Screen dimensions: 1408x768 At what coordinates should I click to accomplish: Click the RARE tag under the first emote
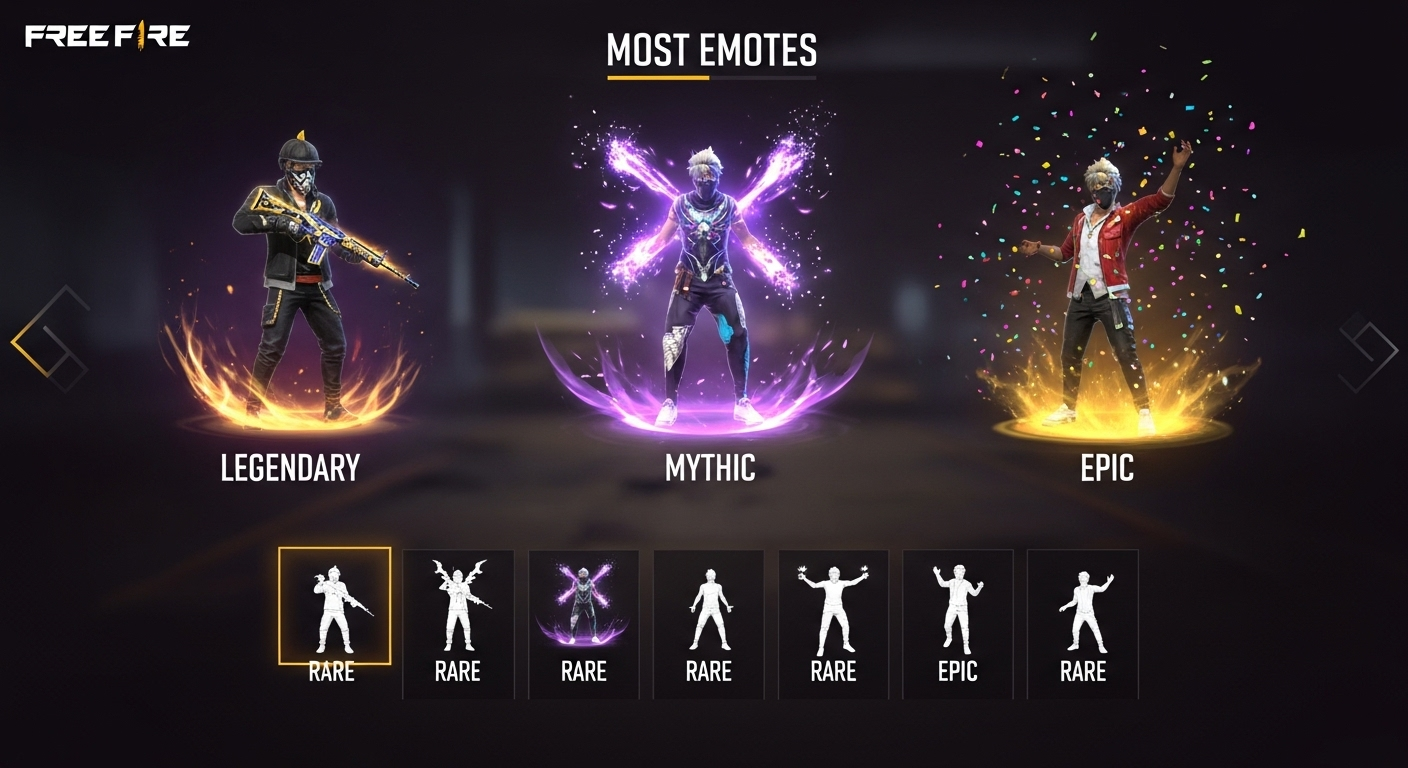pyautogui.click(x=334, y=672)
